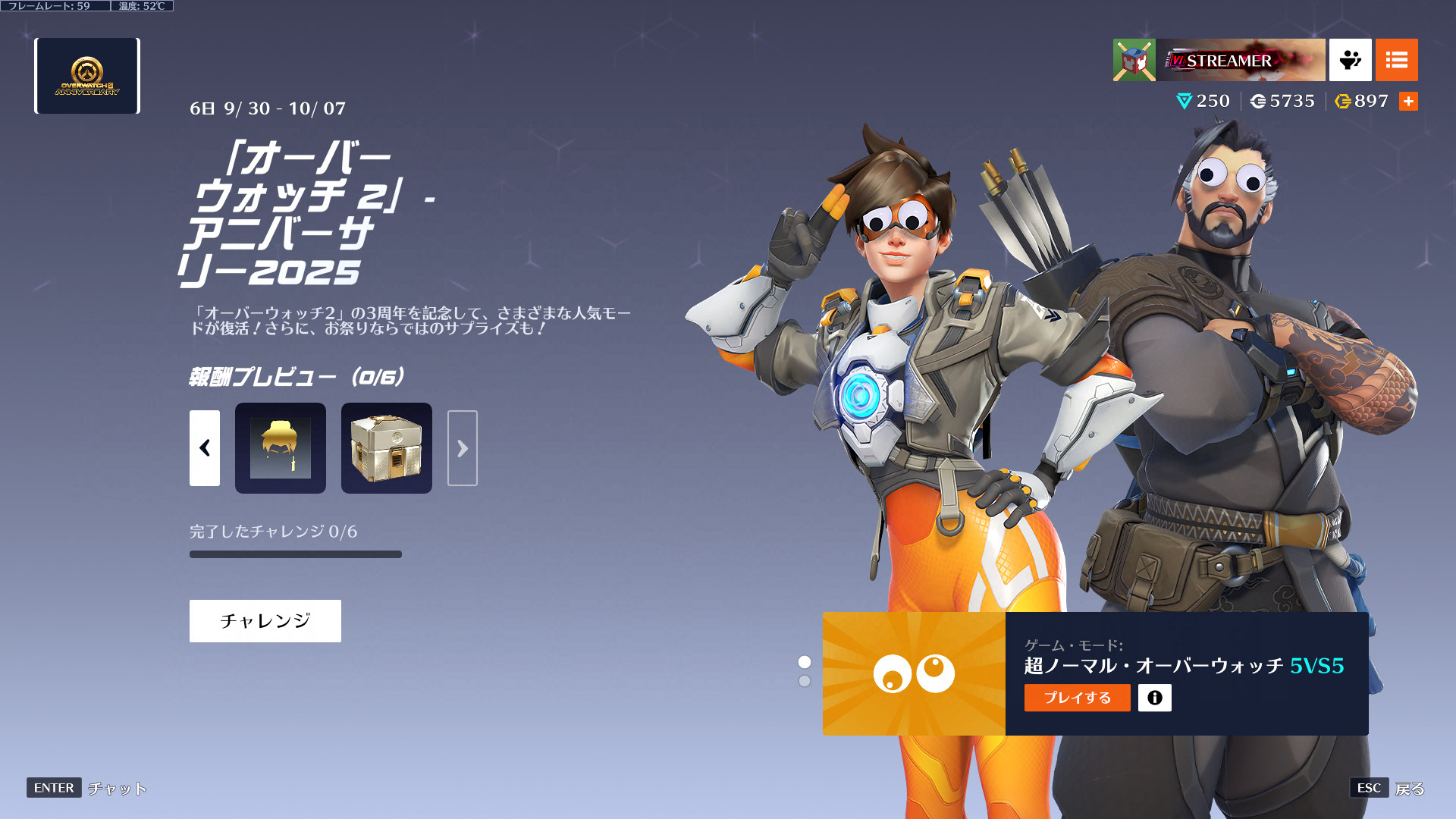Open the orange list menu button
The image size is (1456, 819).
1396,60
